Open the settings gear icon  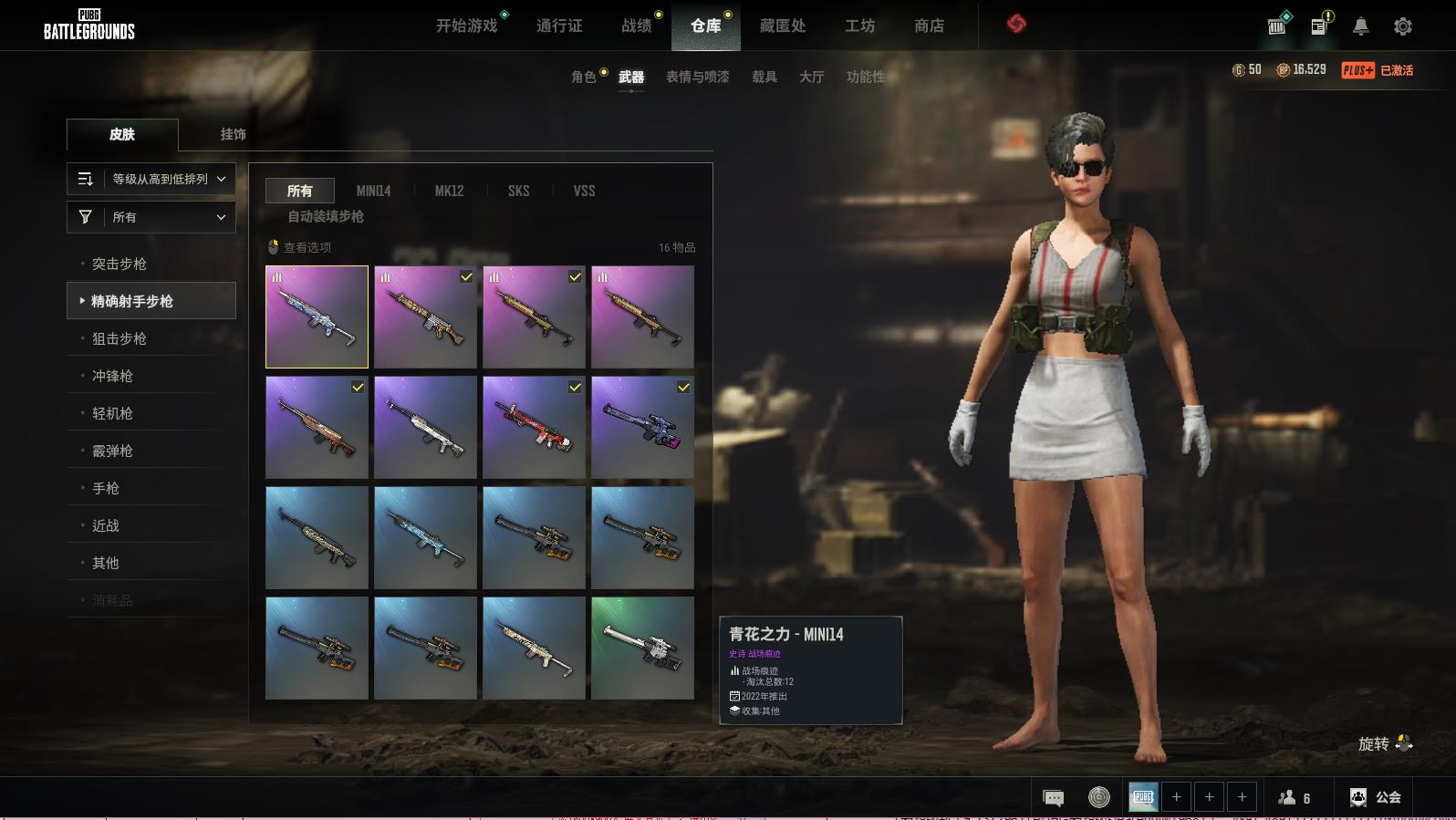1403,26
